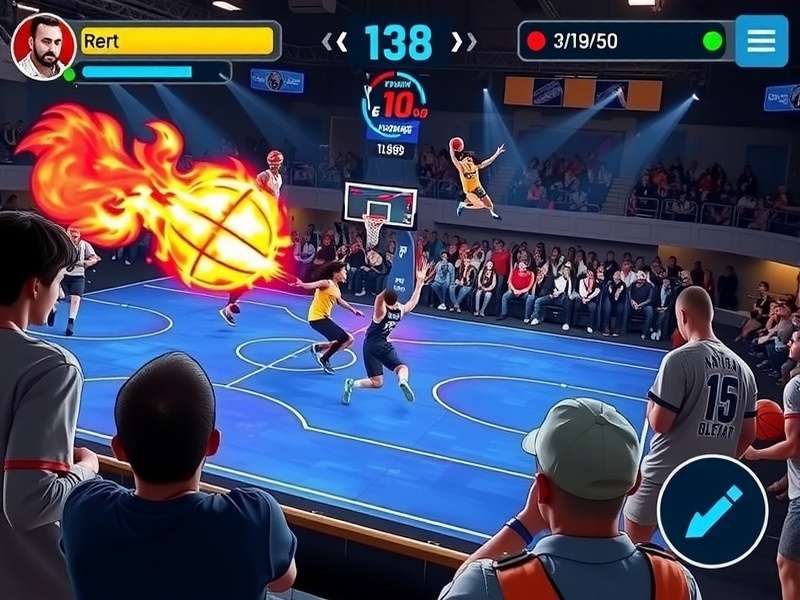Tap the pencil edit button
The image size is (800, 600).
tap(712, 511)
